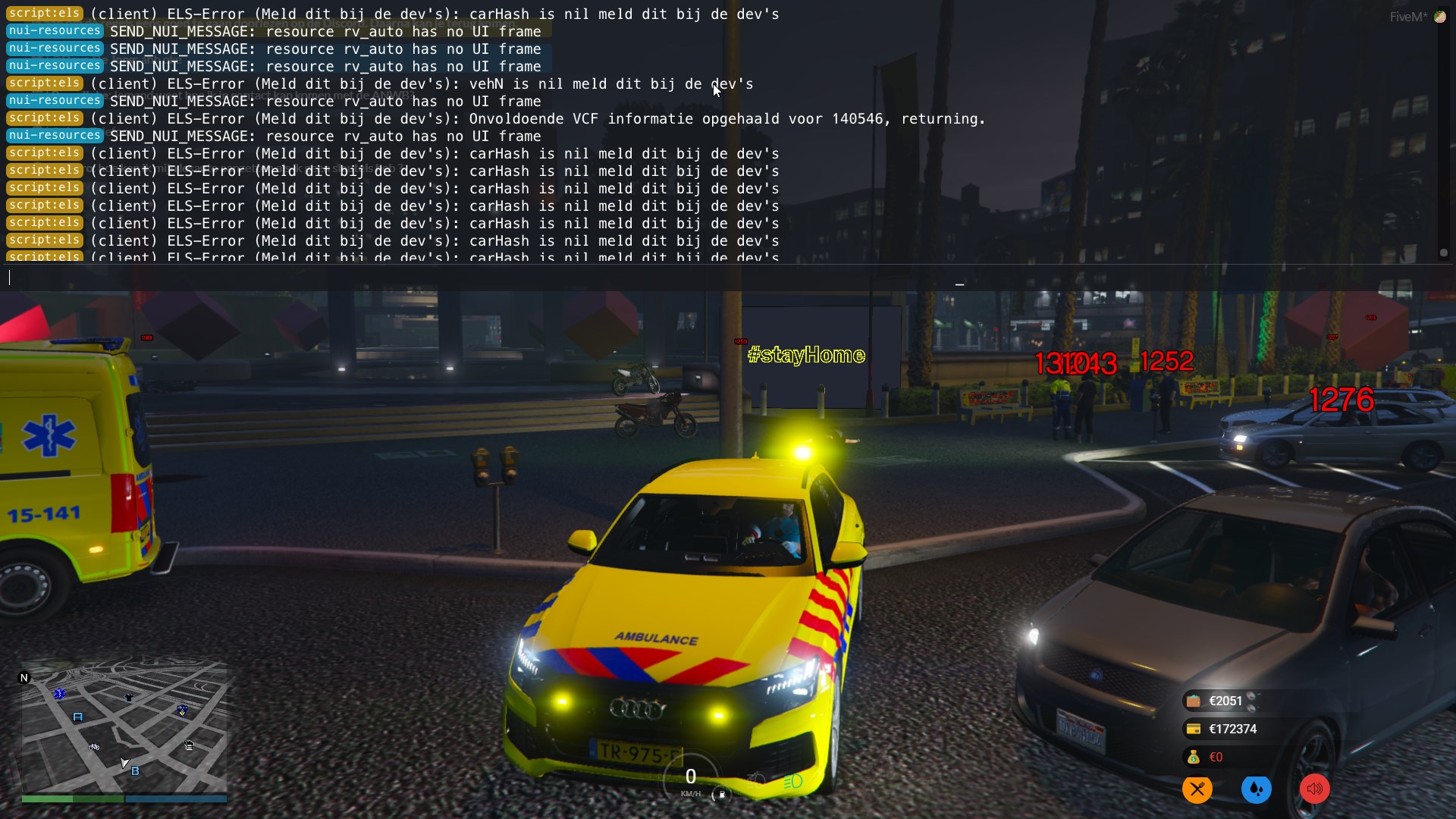Select the bicycle blip on the minimap

tap(94, 747)
